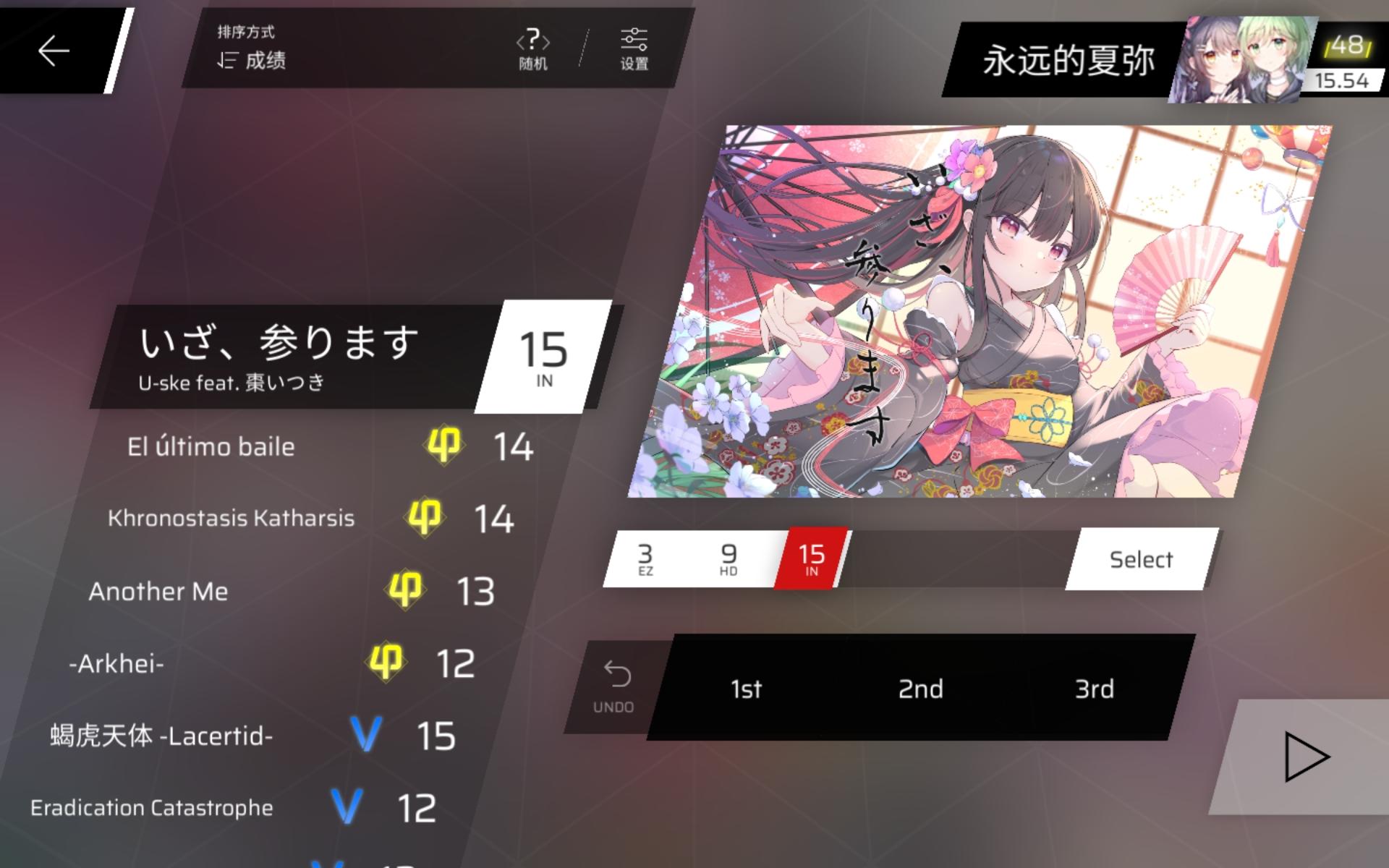Click the yellow Phi rank icon beside El último baile
Viewport: 1389px width, 868px height.
pos(443,446)
